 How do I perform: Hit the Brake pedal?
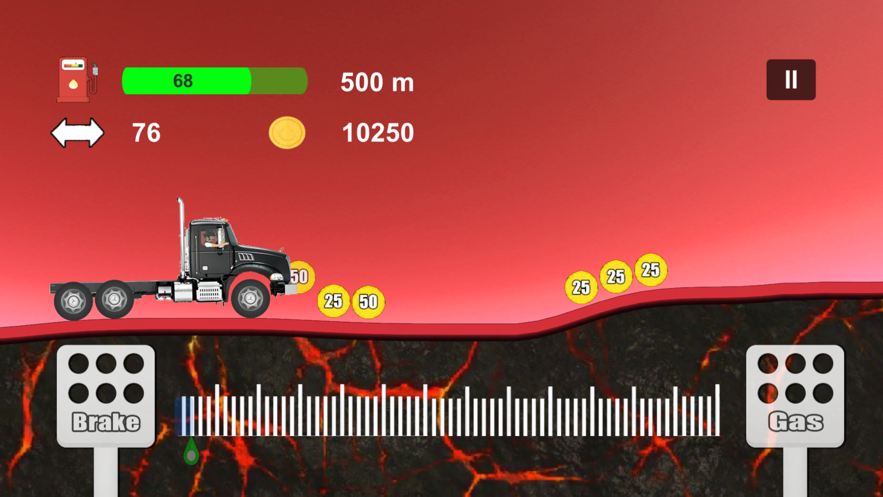(106, 395)
